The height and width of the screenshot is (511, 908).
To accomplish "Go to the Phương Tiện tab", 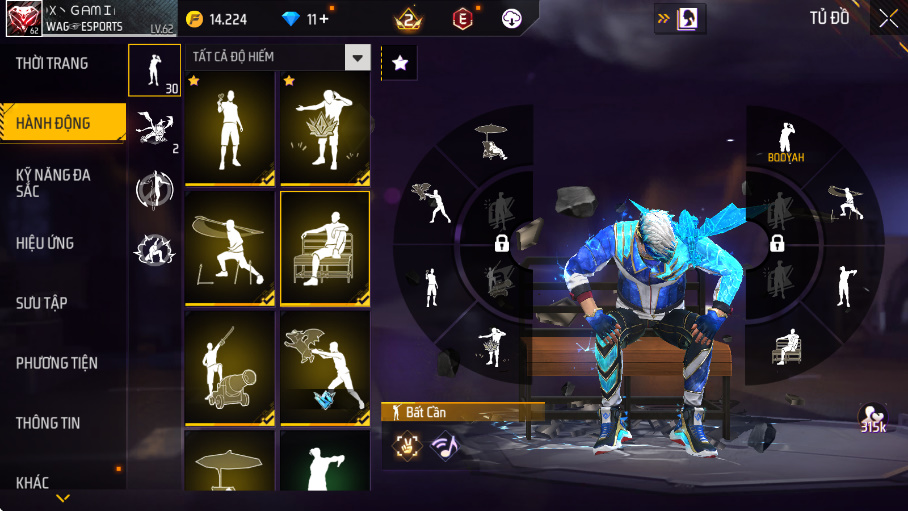I will [x=57, y=363].
